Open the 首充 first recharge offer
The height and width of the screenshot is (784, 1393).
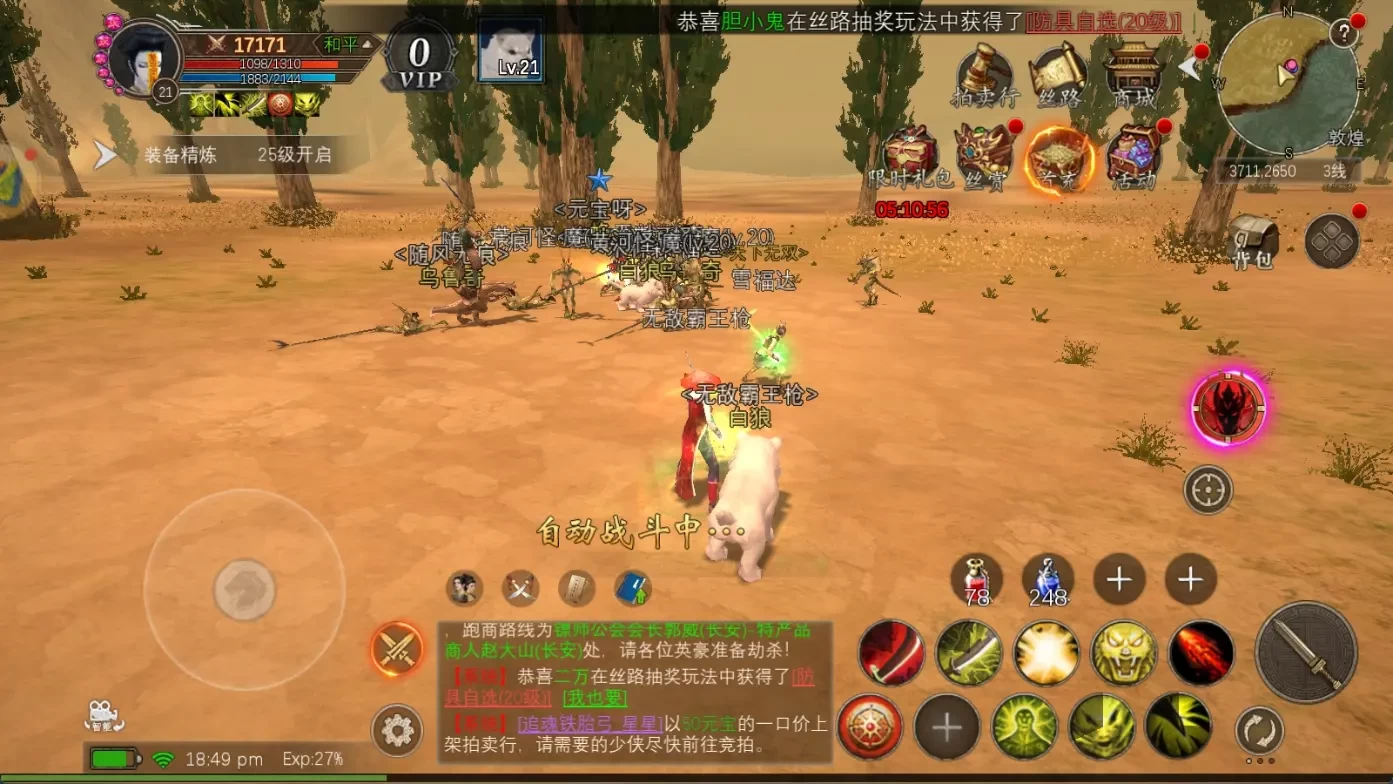pos(1059,158)
